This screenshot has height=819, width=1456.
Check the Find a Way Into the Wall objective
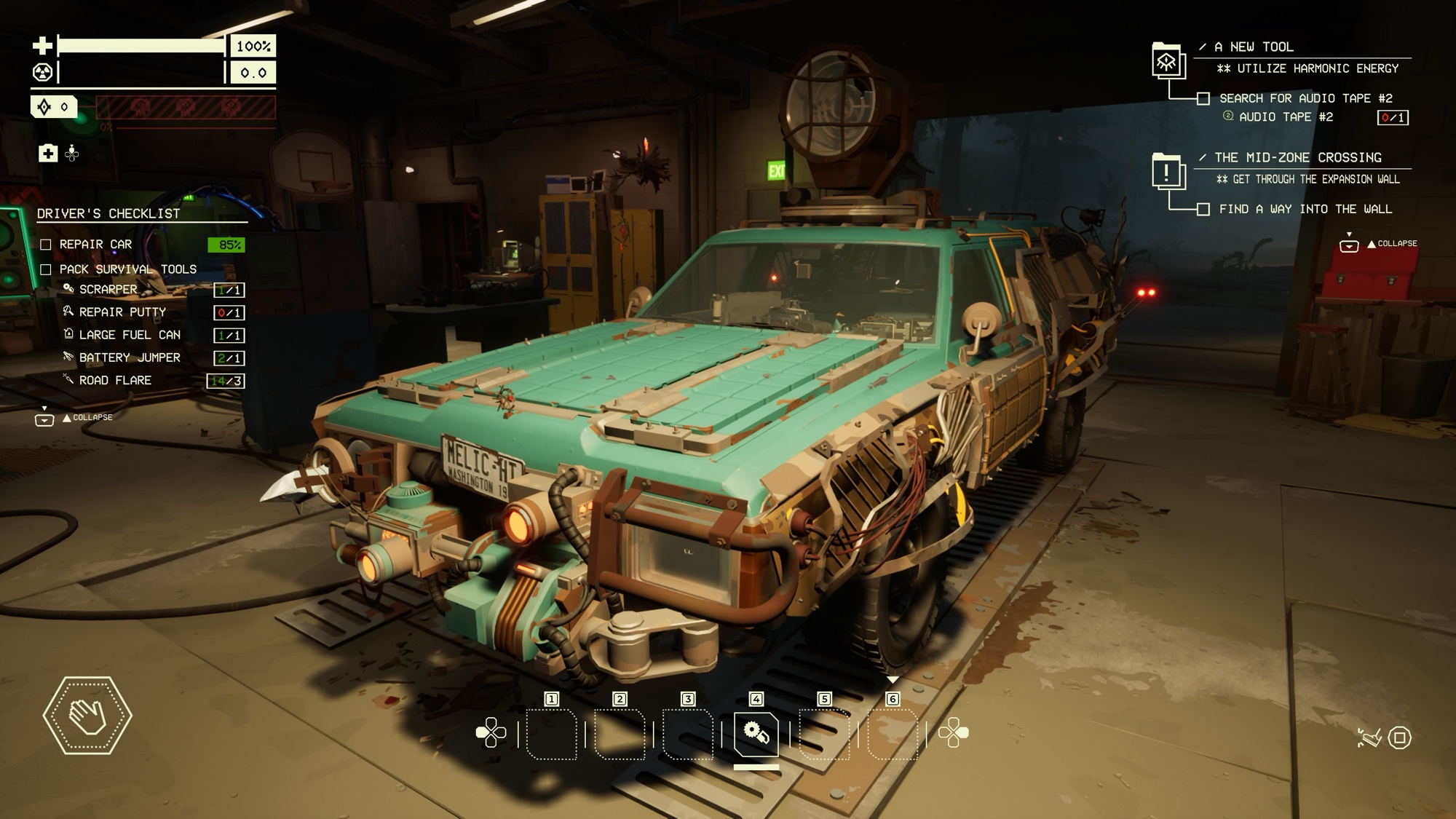point(1203,210)
